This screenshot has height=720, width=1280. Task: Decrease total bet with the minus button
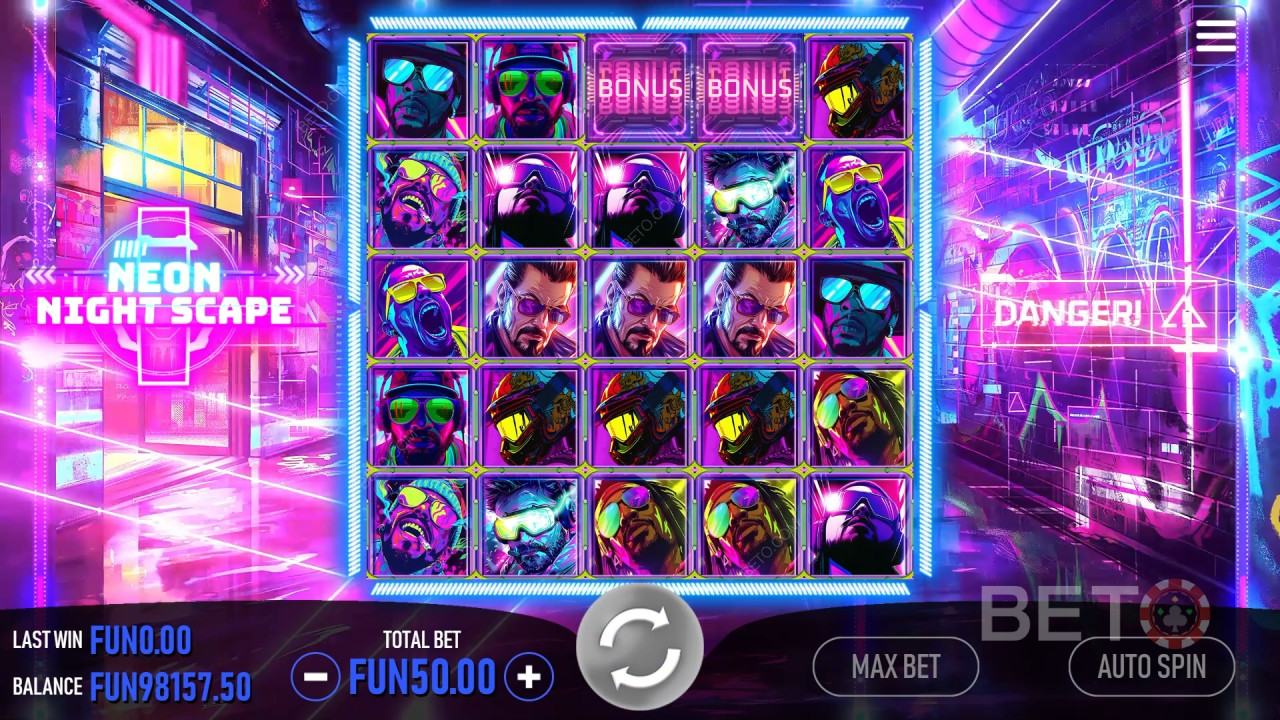[x=315, y=677]
